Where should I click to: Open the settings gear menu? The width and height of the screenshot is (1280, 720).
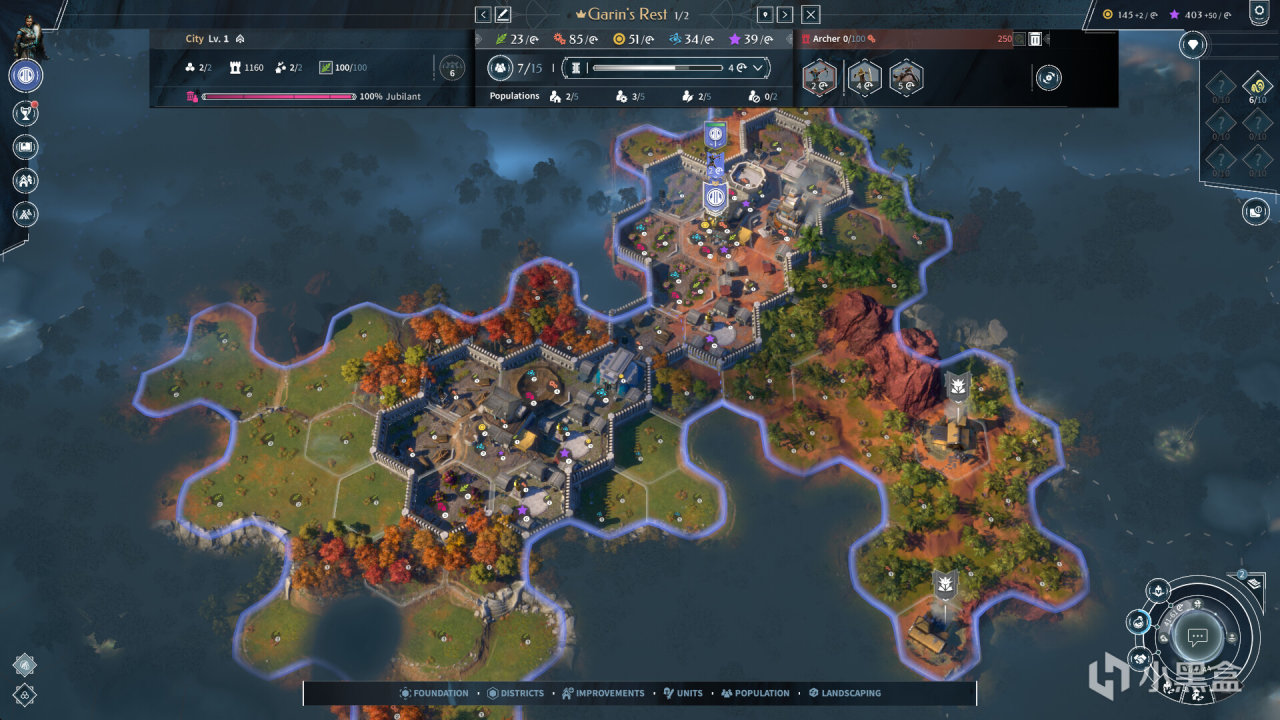1259,13
